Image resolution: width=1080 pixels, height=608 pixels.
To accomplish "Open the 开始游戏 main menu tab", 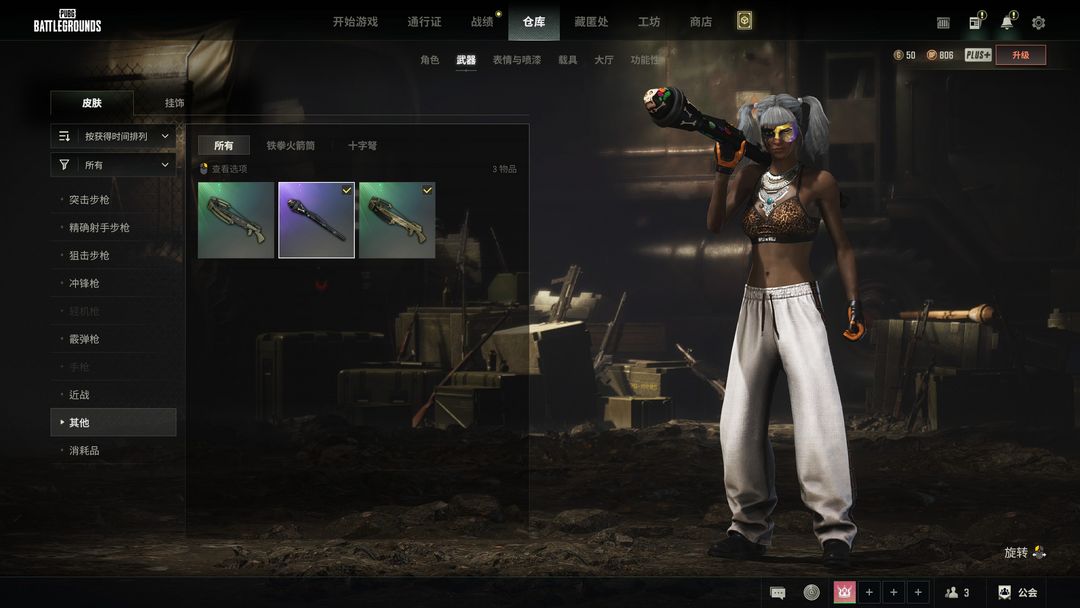I will [x=355, y=22].
